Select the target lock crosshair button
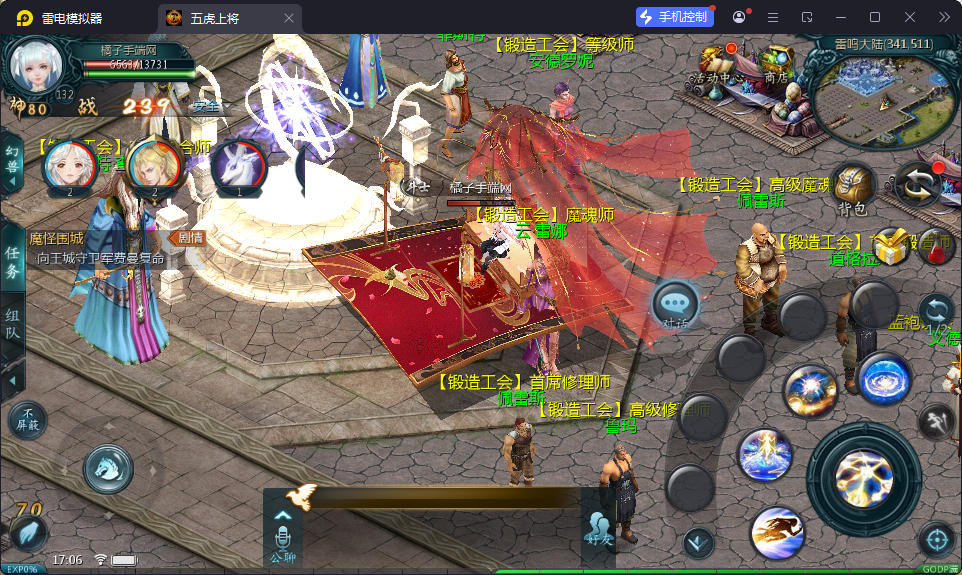Image resolution: width=962 pixels, height=575 pixels. pyautogui.click(x=937, y=540)
